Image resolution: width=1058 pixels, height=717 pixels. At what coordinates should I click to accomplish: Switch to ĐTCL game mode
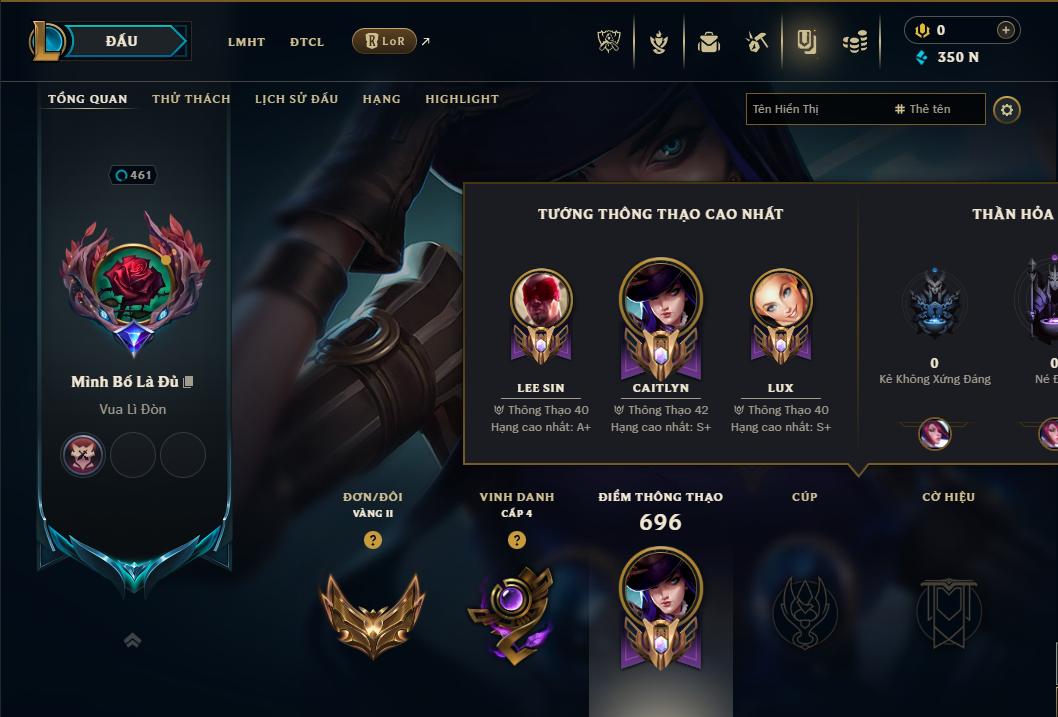[x=307, y=42]
